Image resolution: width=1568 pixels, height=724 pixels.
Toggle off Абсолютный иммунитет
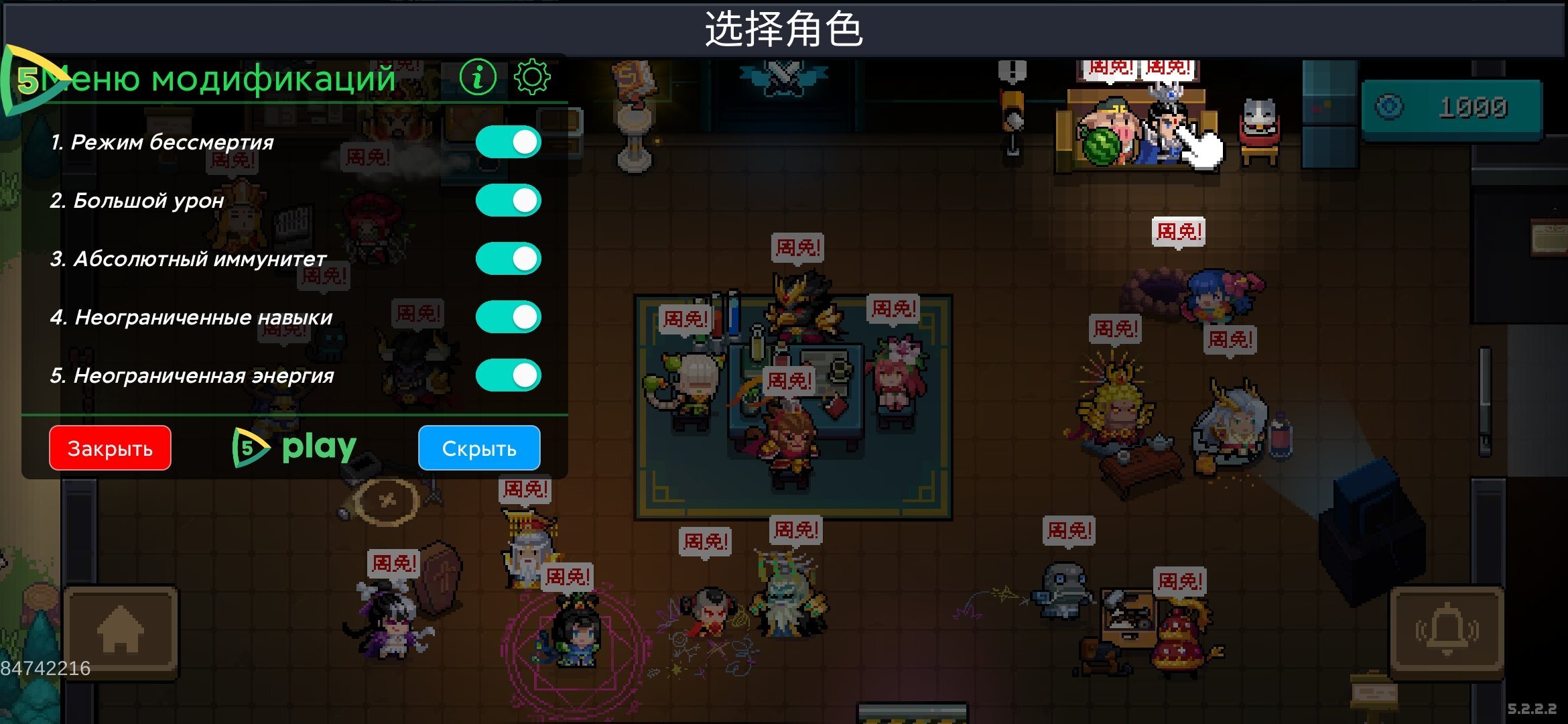tap(508, 257)
